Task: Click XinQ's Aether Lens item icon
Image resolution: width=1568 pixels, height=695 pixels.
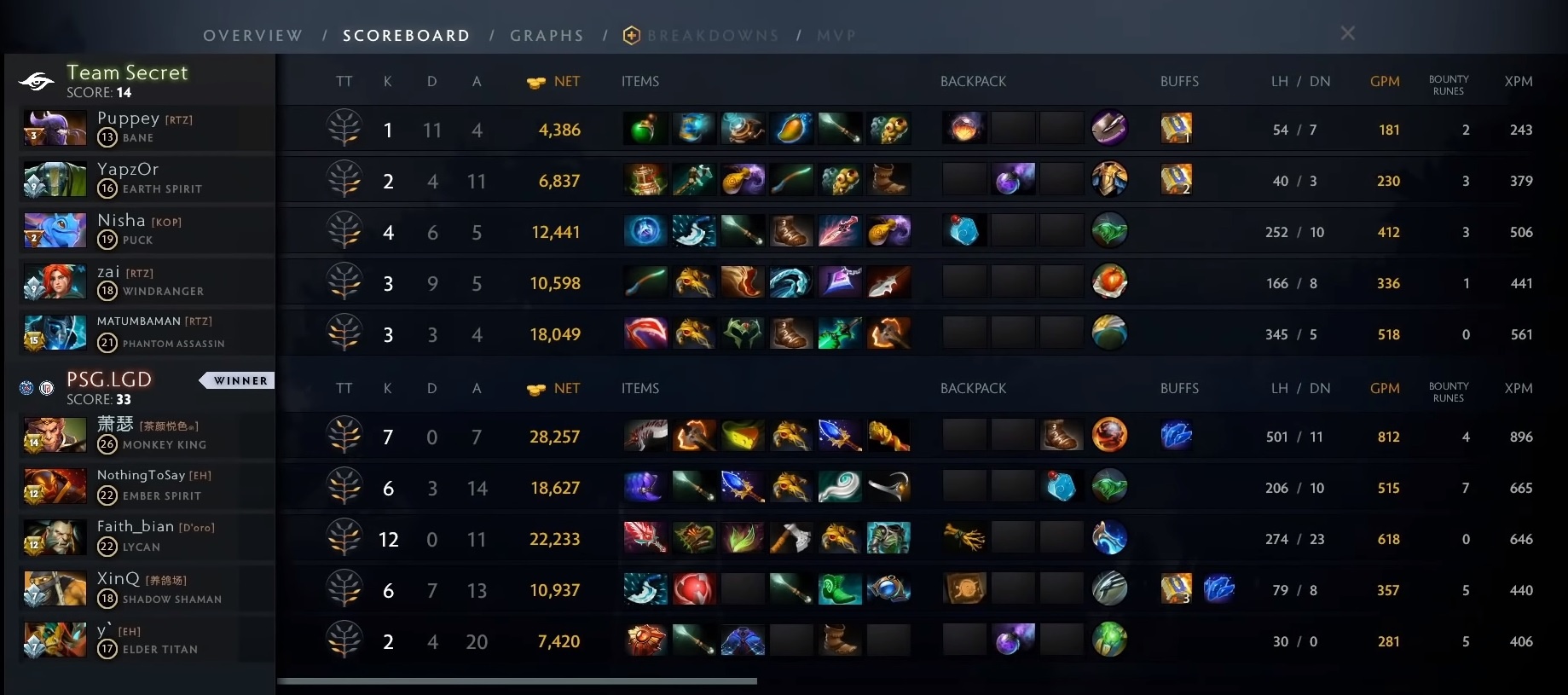Action: (889, 588)
